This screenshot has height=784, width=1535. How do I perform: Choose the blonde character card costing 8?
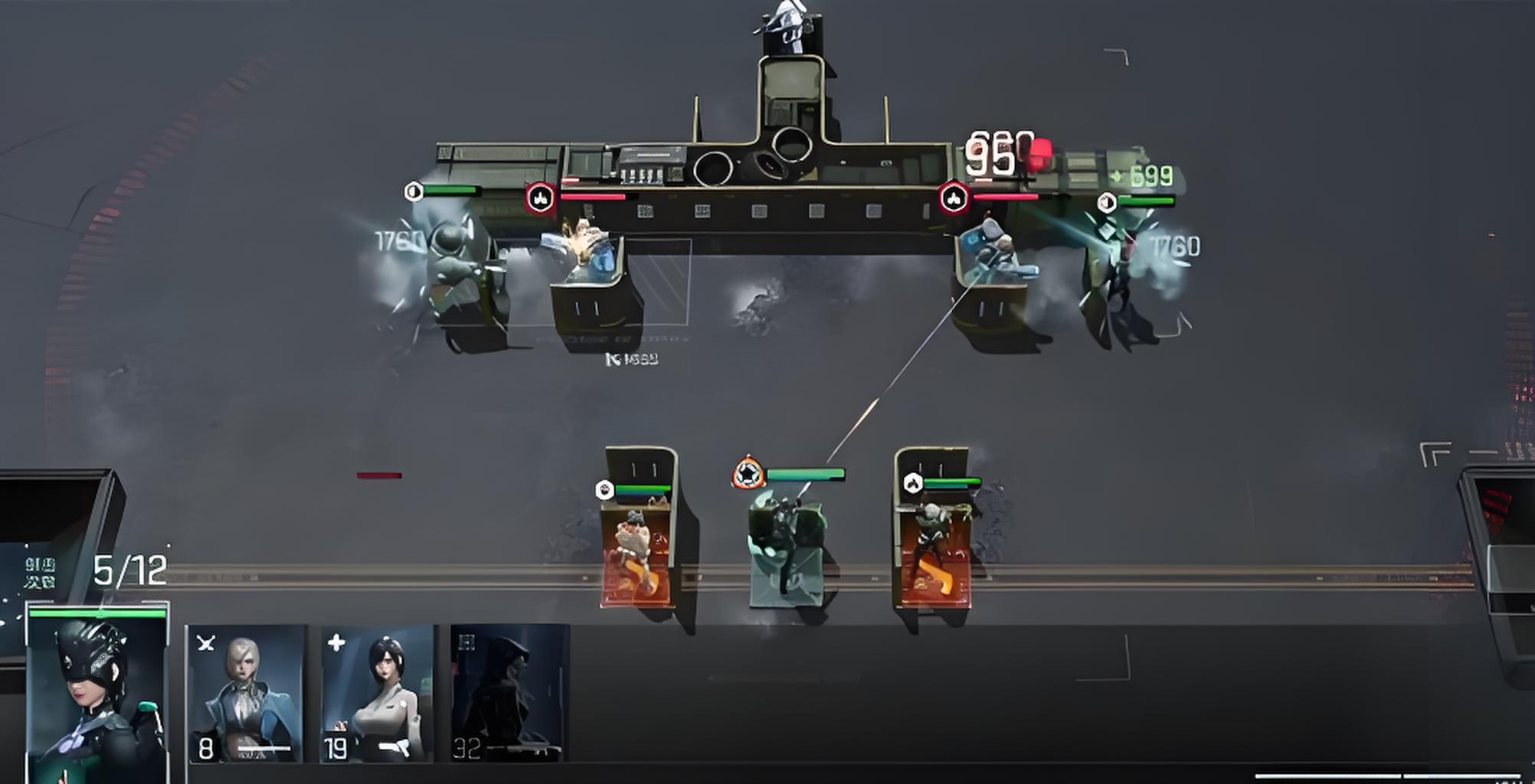click(246, 694)
